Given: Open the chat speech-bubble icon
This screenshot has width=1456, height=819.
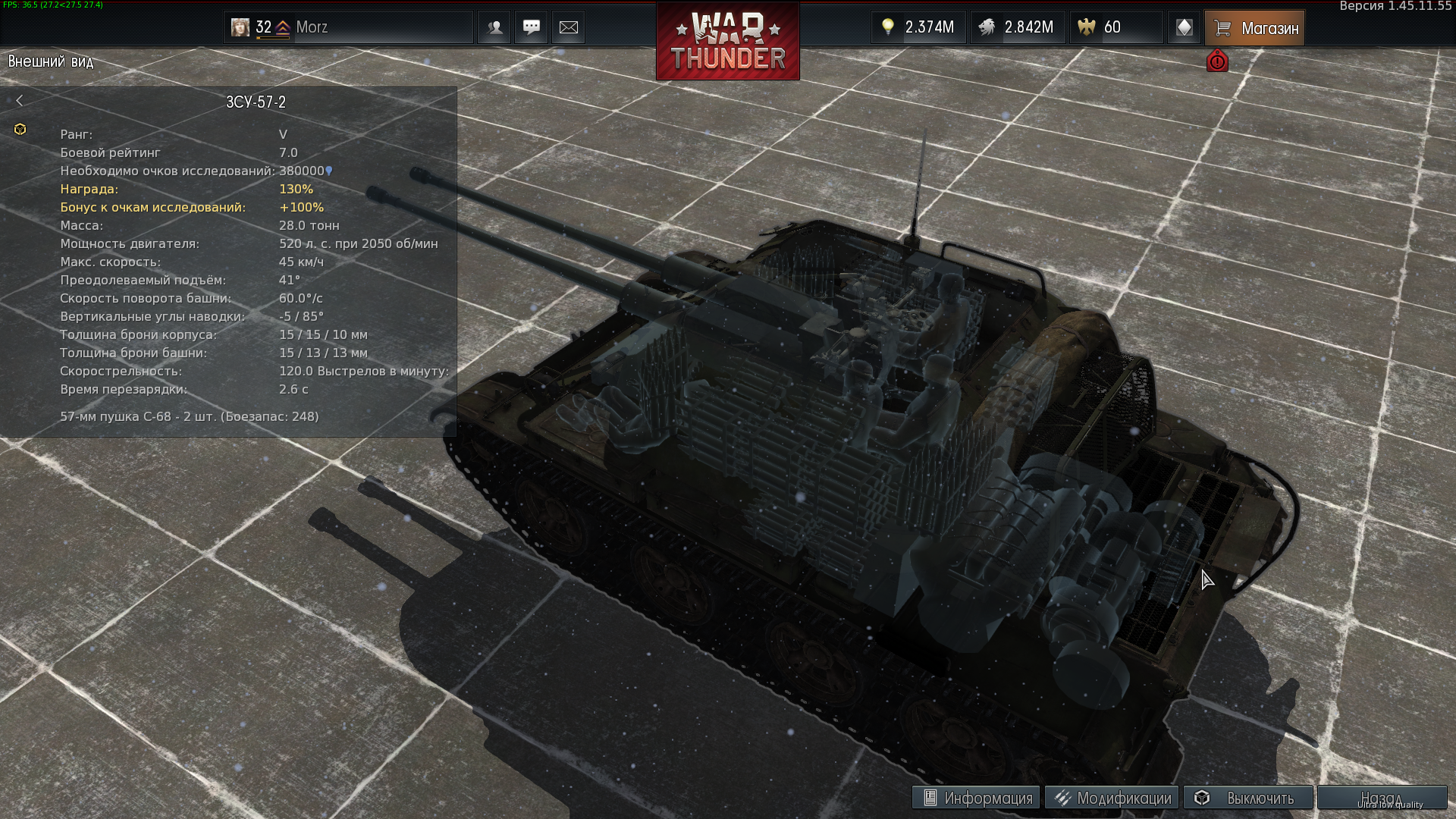Looking at the screenshot, I should [532, 27].
